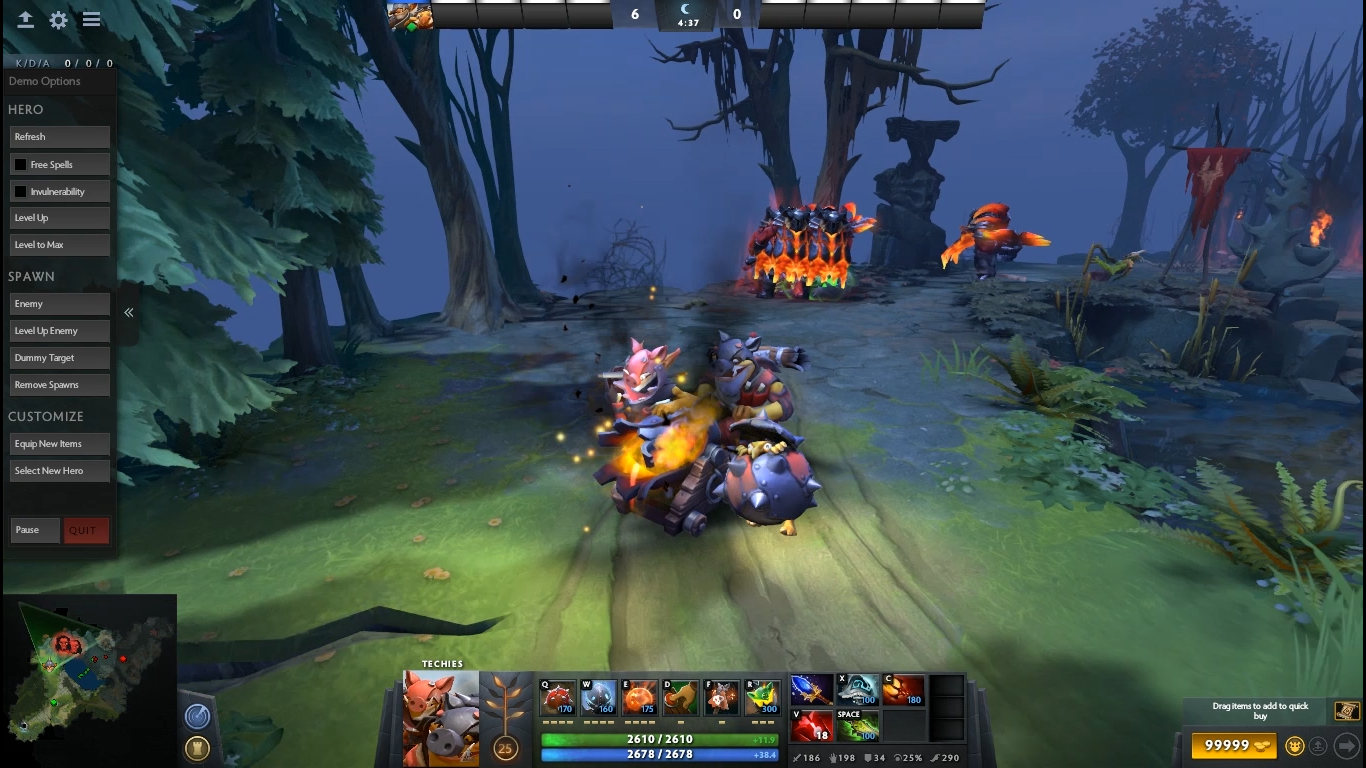1366x768 pixels.
Task: Open the settings gear icon
Action: point(59,20)
